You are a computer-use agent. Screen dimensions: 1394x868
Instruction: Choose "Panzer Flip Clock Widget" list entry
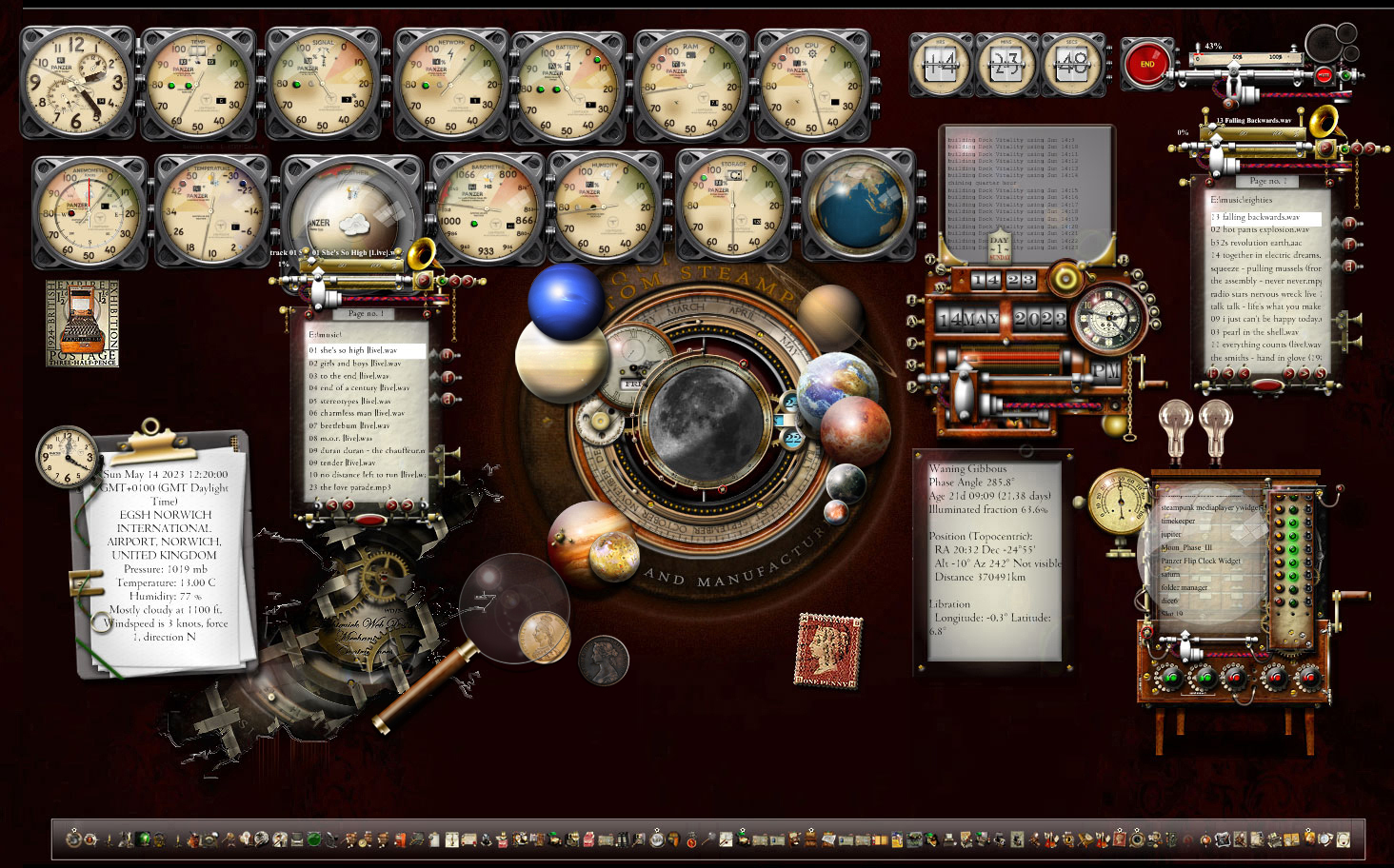point(1201,561)
